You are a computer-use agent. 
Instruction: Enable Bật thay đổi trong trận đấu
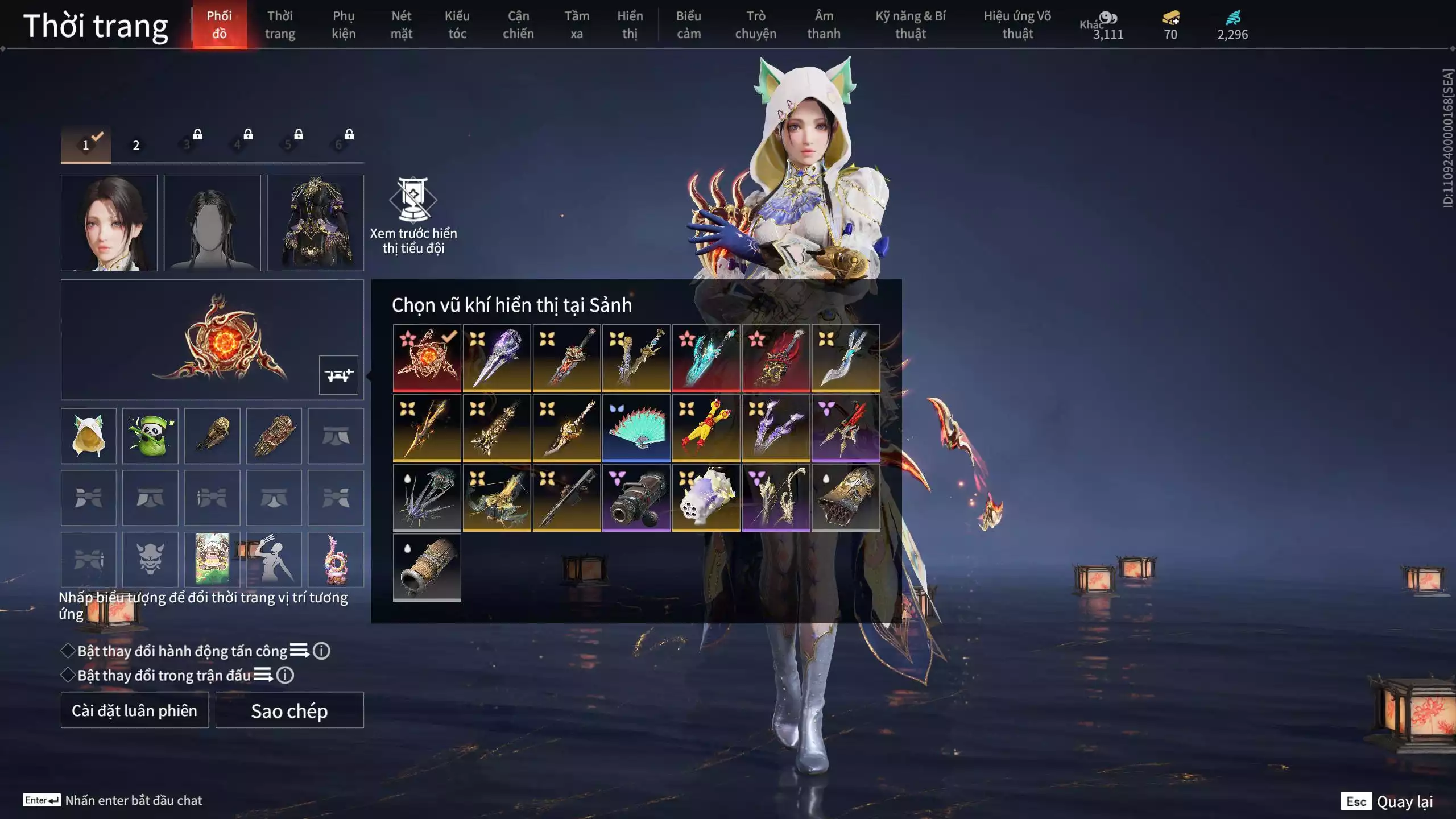coord(68,675)
